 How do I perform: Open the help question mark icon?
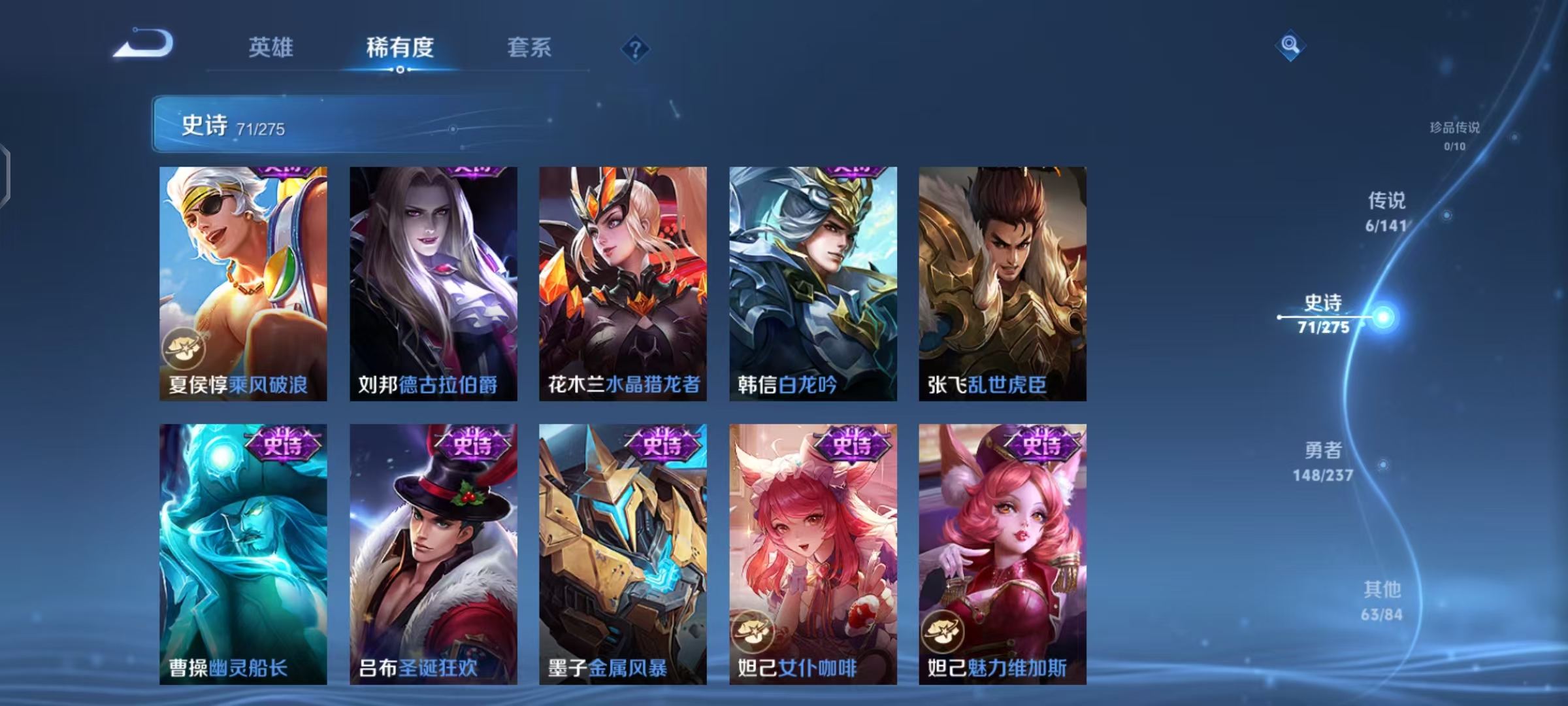click(634, 48)
